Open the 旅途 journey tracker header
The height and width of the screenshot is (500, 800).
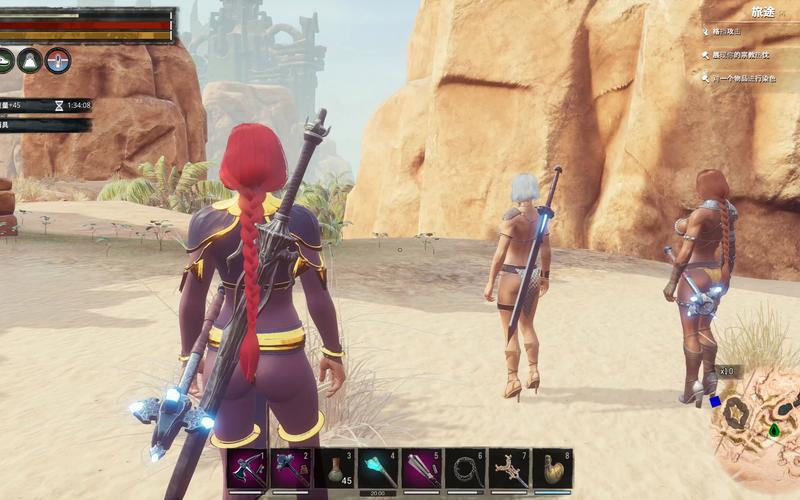tap(762, 13)
